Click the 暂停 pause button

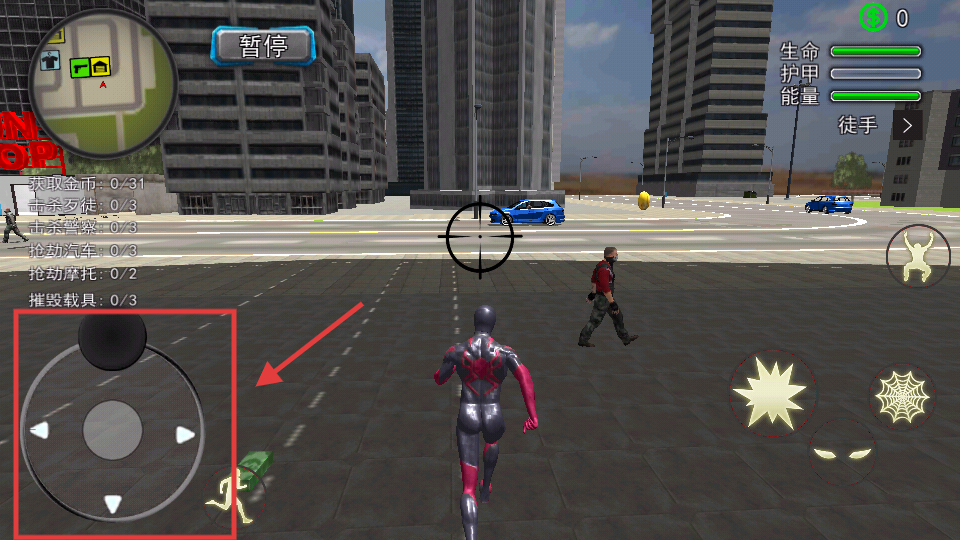[263, 45]
